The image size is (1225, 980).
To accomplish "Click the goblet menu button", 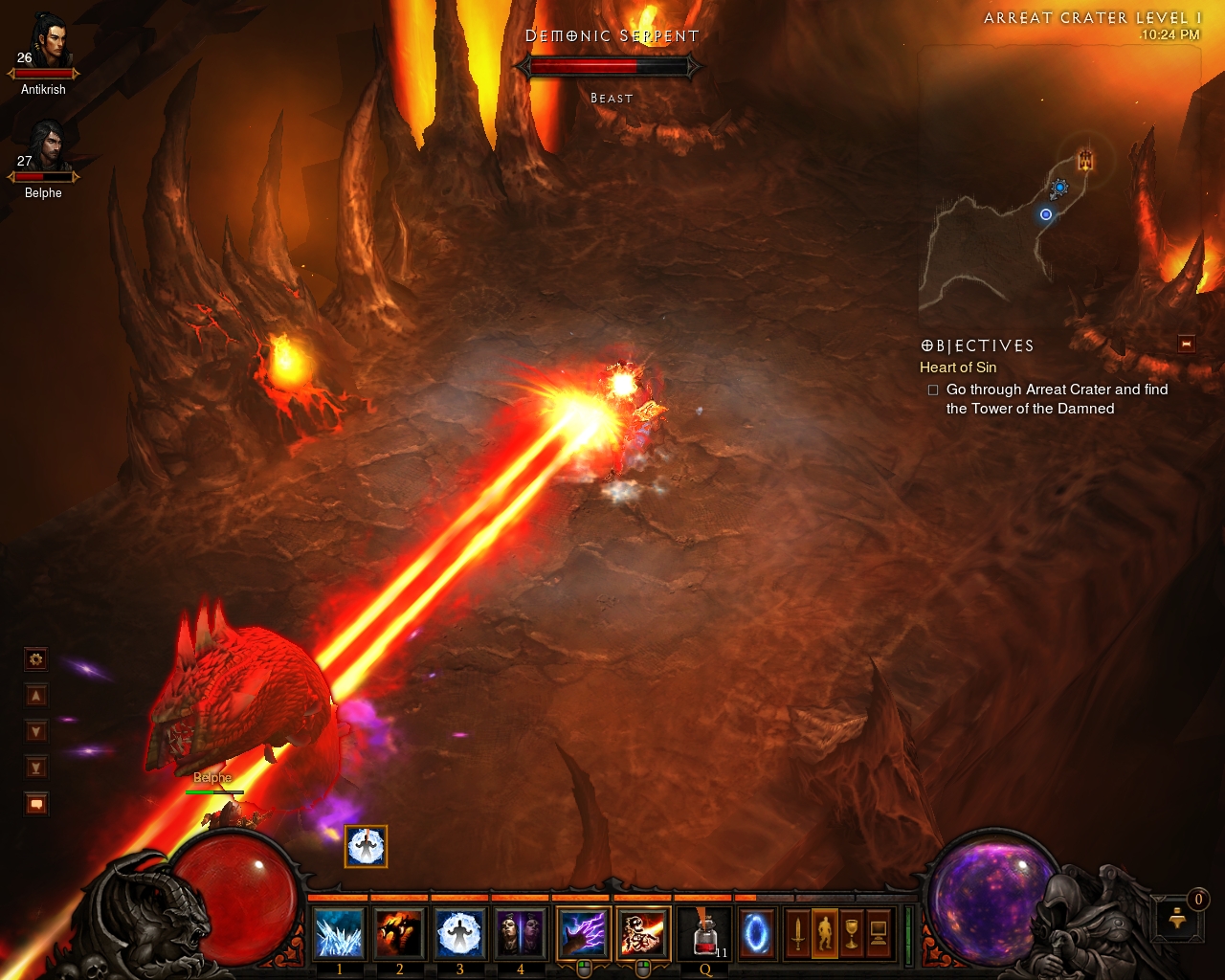I will [x=852, y=933].
